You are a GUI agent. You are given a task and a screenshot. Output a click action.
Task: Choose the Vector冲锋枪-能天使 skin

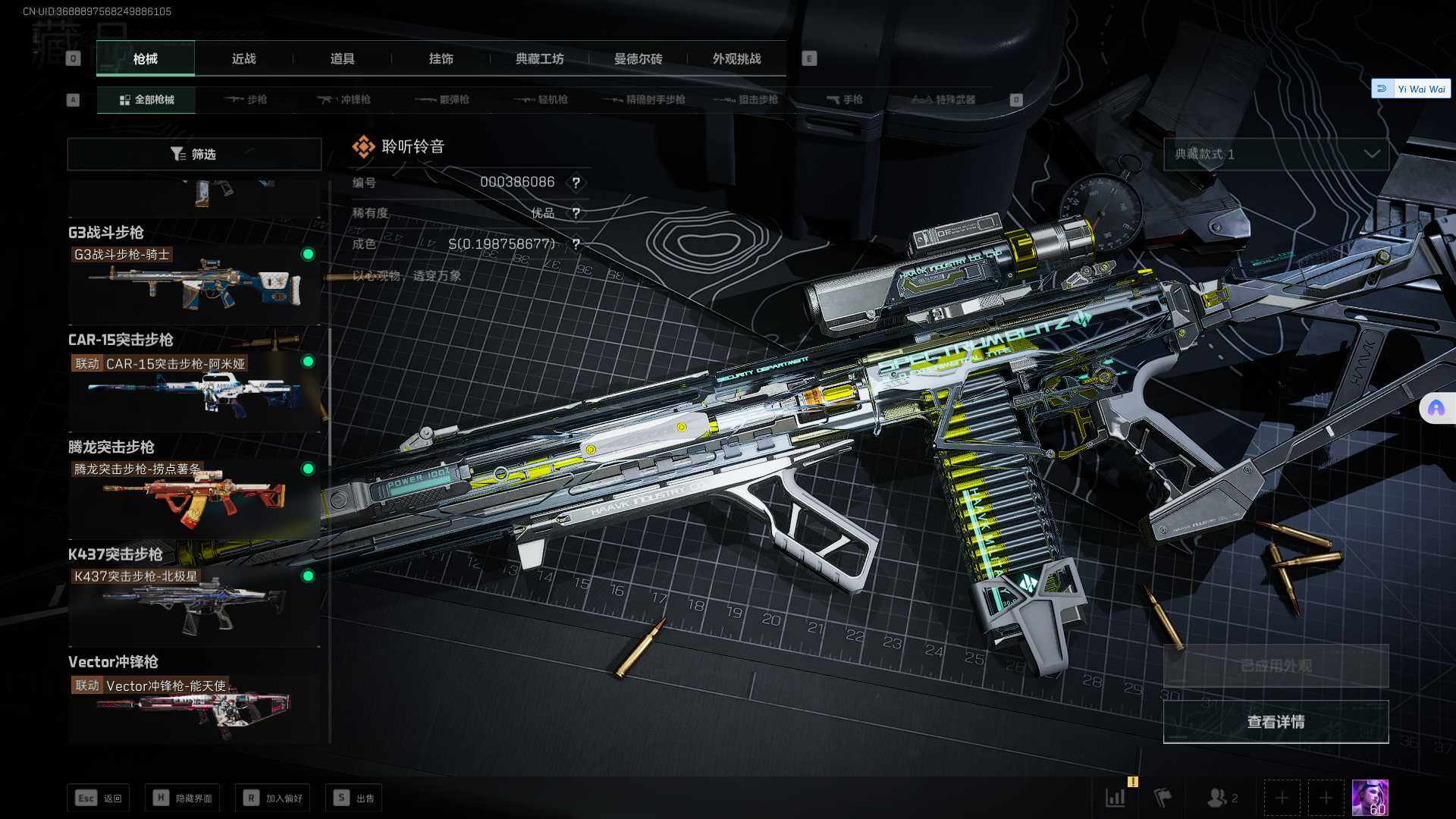194,709
